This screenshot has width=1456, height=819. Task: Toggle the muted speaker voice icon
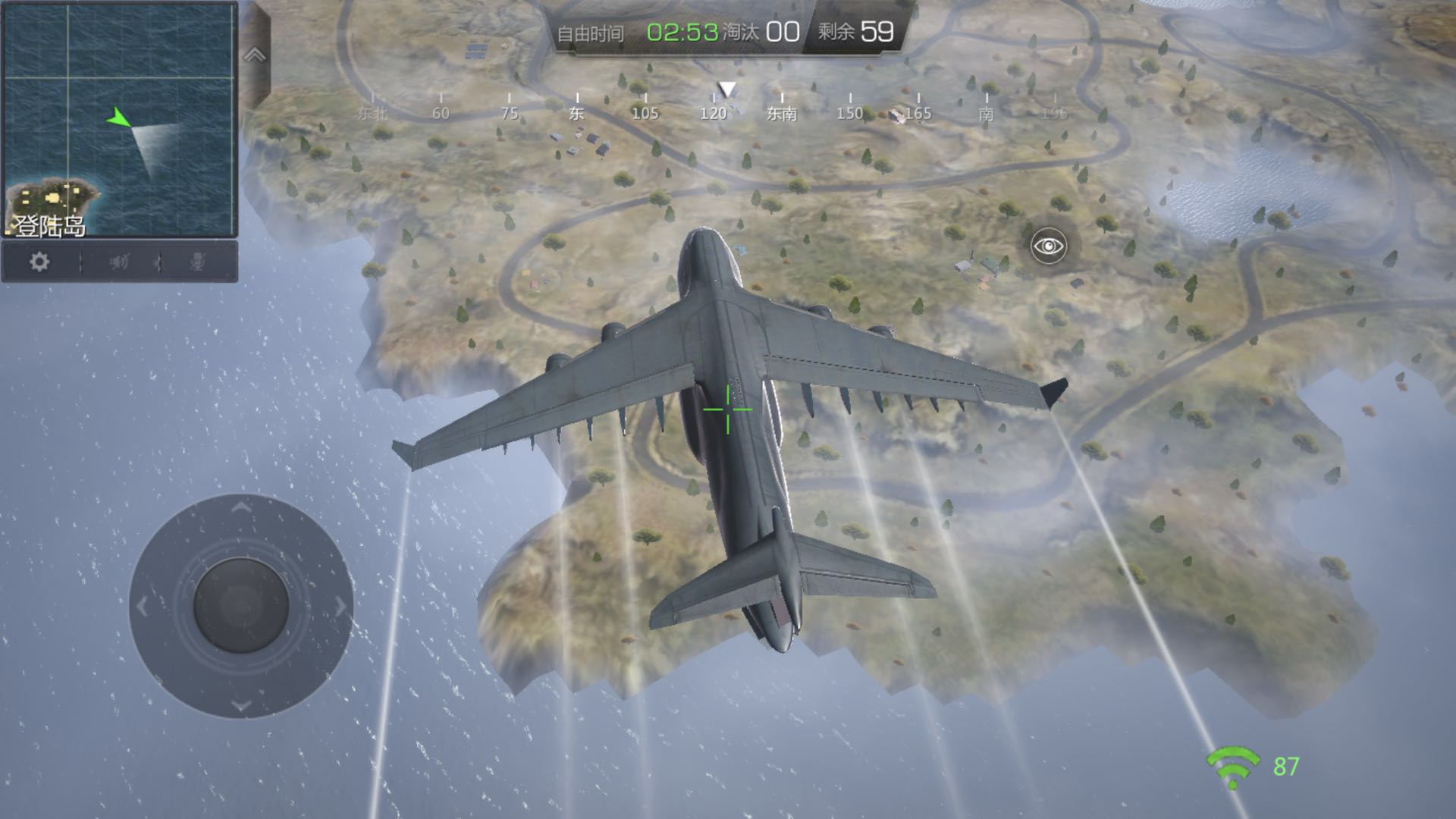[x=119, y=262]
